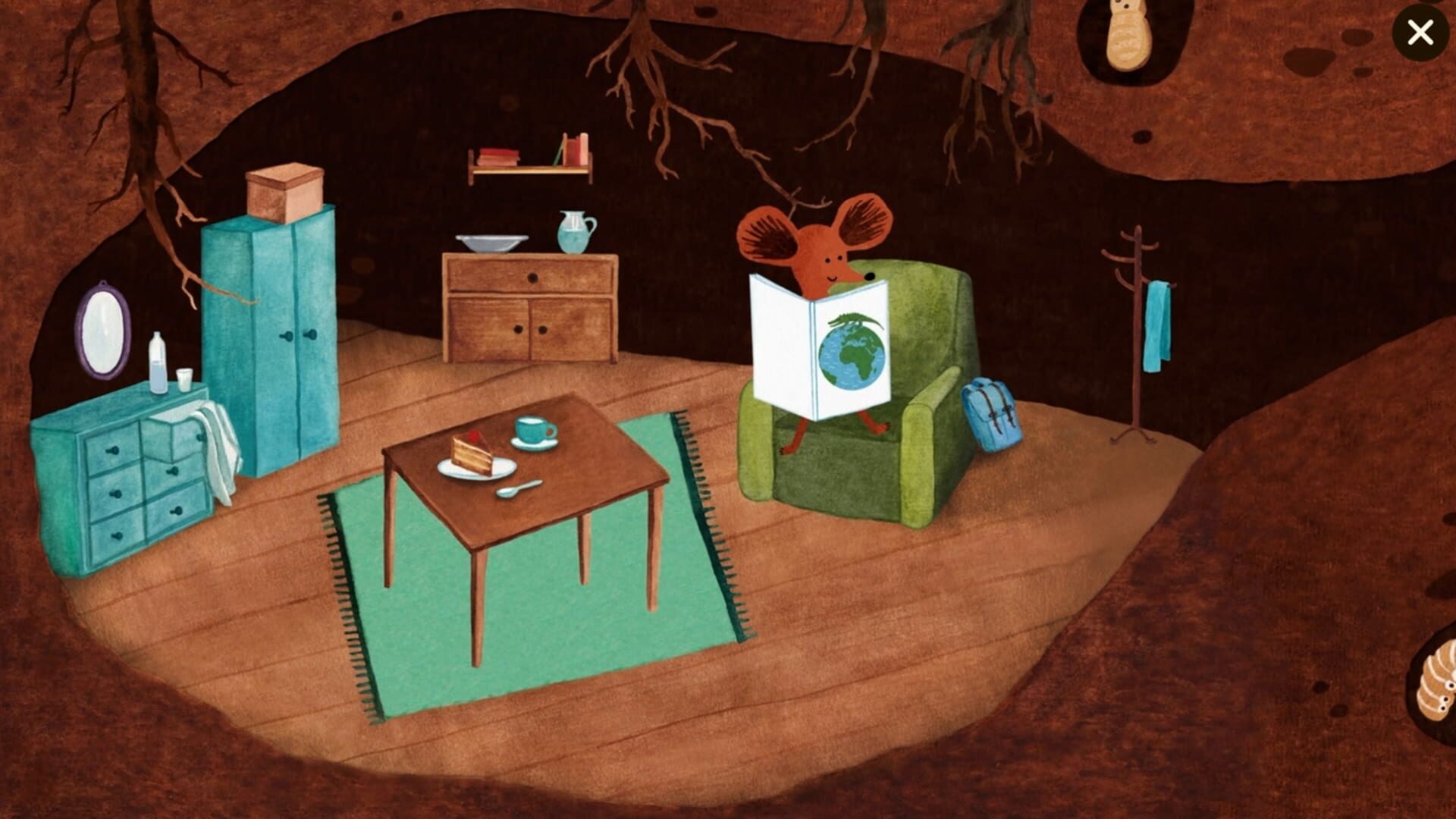Close the scene with the X button
The height and width of the screenshot is (819, 1456).
[x=1420, y=33]
